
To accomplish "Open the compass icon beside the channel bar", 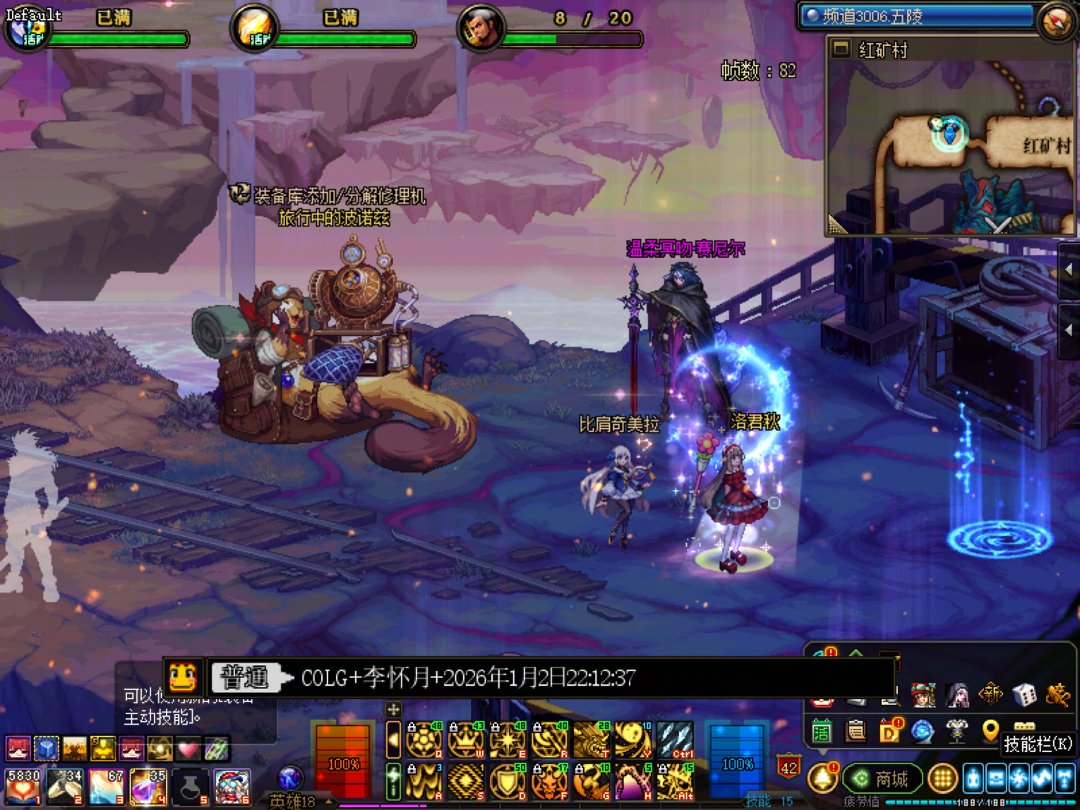I will point(1055,20).
